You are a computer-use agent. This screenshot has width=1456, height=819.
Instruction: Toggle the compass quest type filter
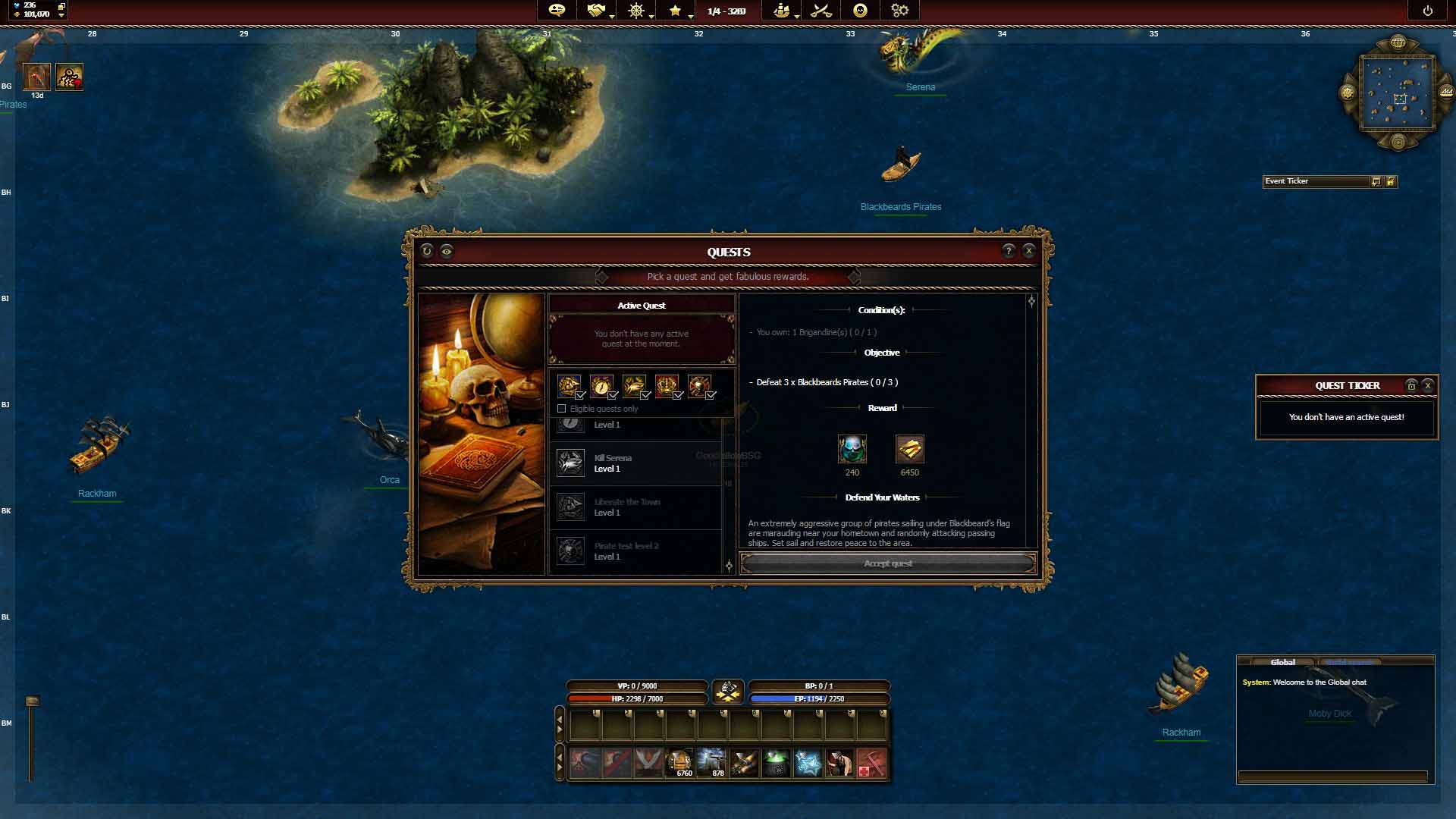(602, 386)
